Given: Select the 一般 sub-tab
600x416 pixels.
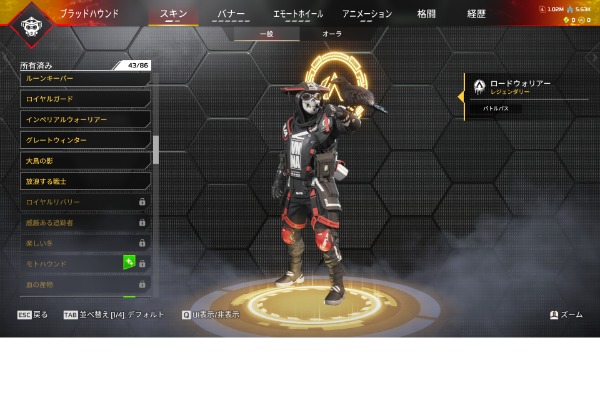Looking at the screenshot, I should pos(266,34).
